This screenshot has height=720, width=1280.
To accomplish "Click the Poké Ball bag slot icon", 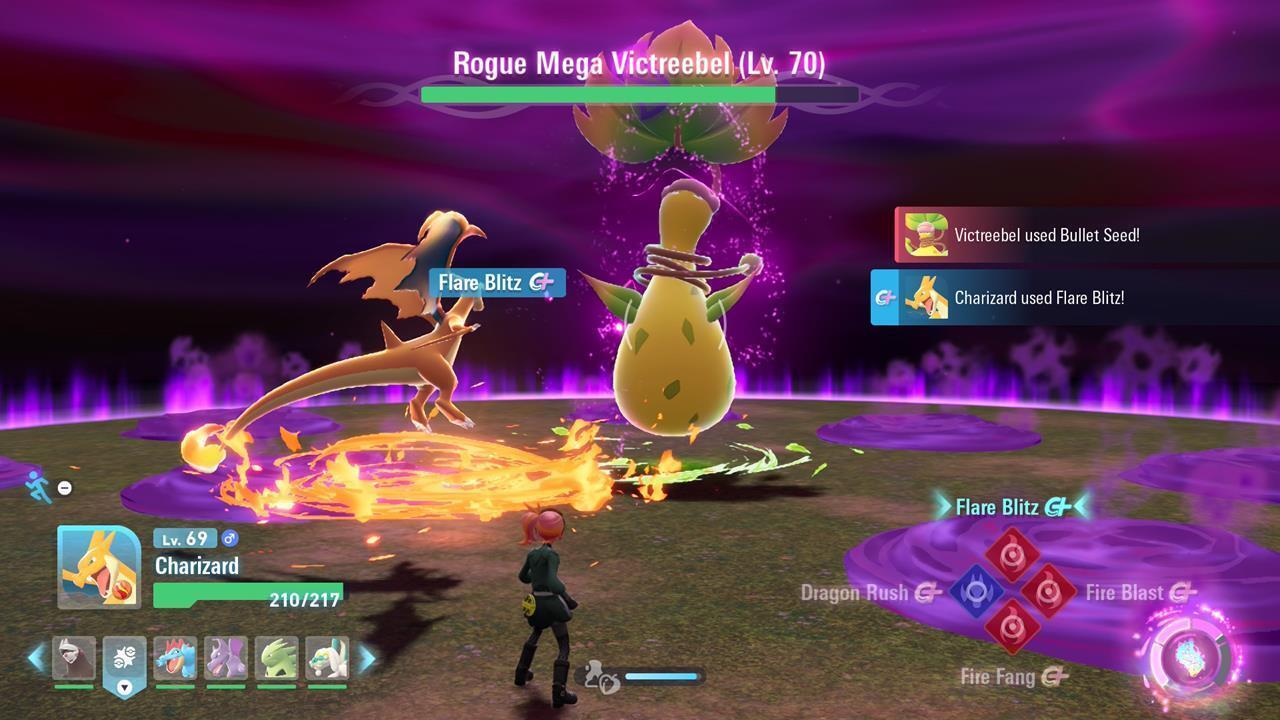I will pos(125,657).
